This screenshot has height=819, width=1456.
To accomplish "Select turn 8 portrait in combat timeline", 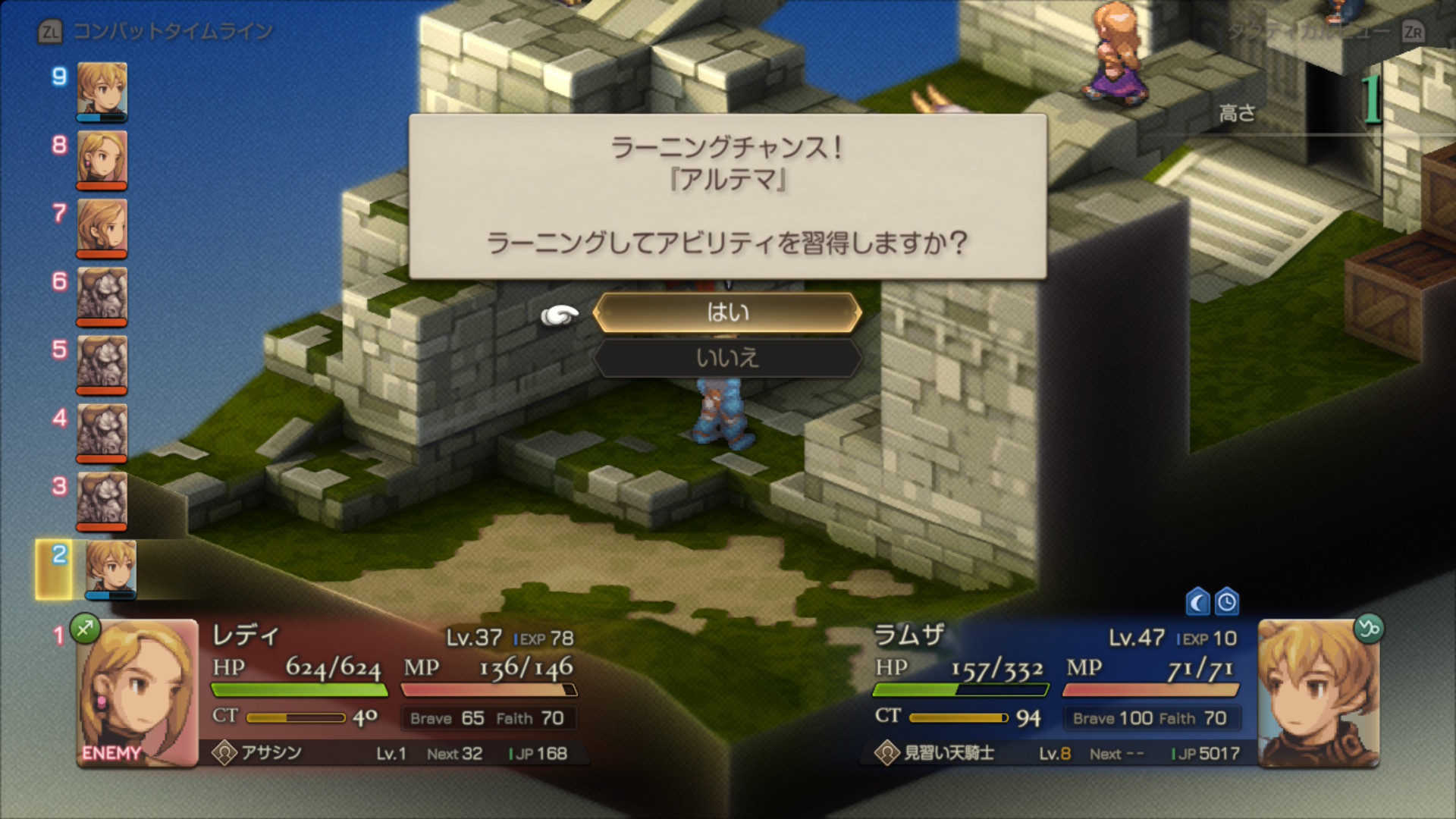I will 102,159.
